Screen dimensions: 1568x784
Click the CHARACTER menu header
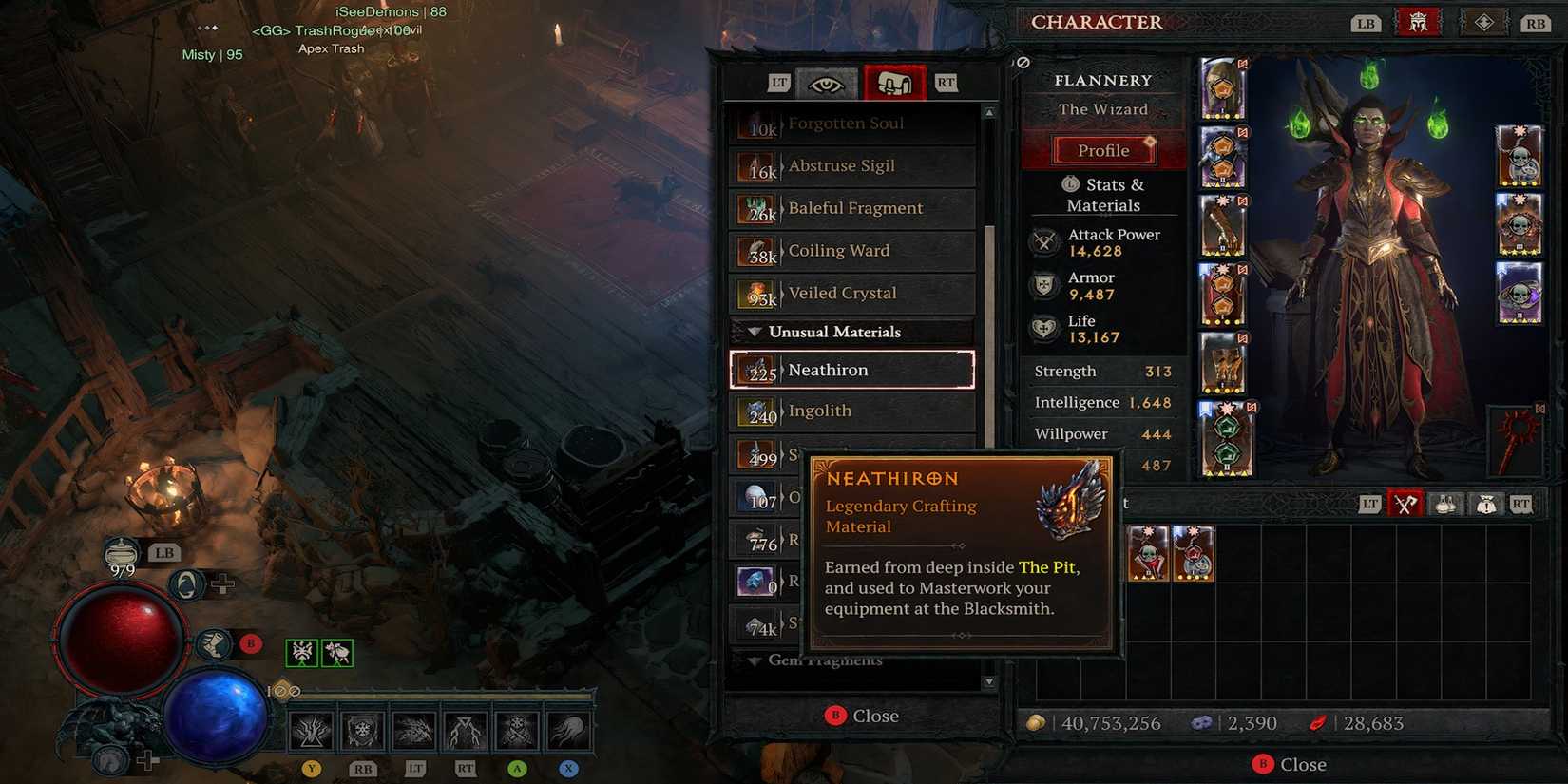tap(1098, 22)
